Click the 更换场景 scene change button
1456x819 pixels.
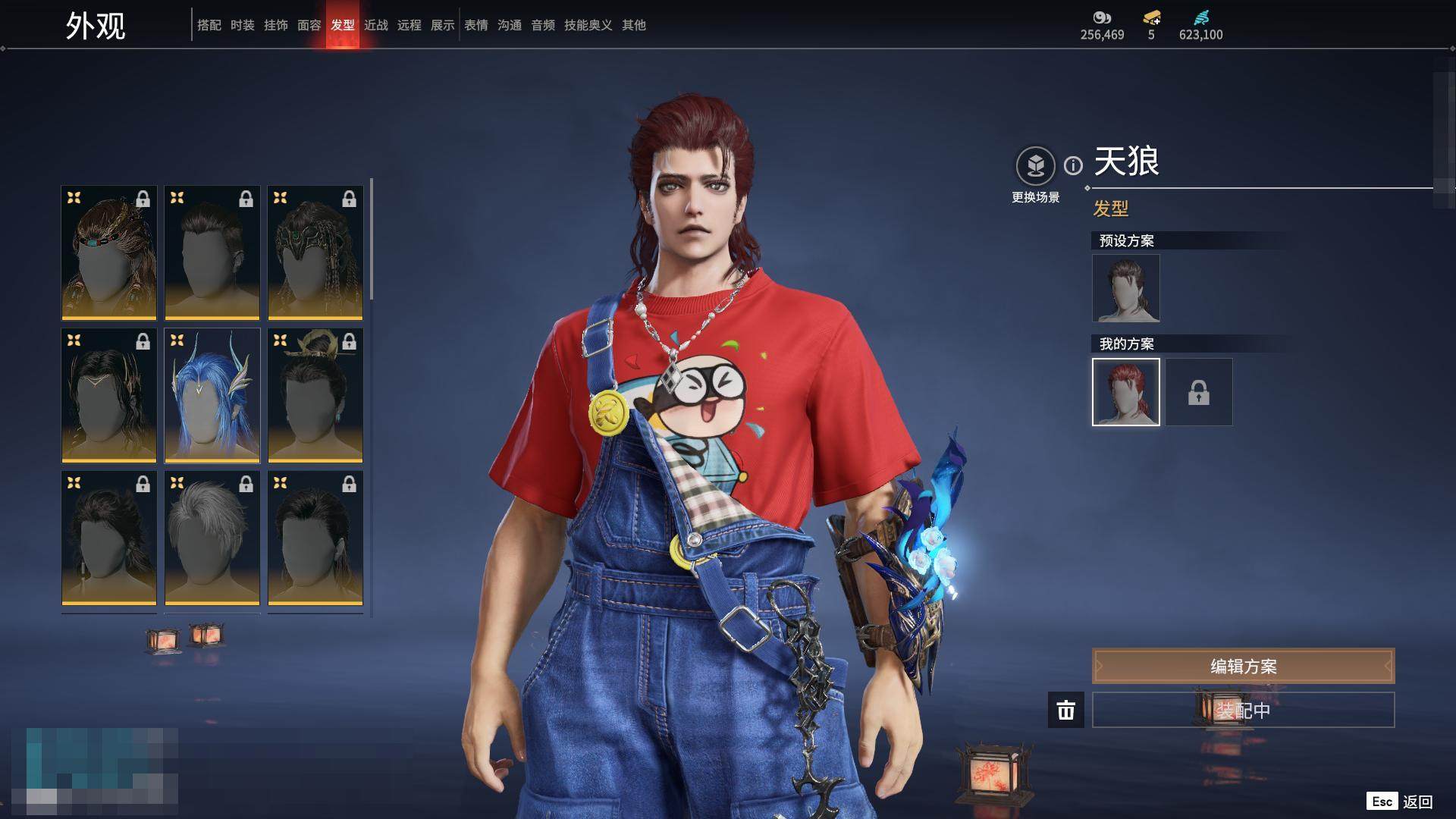click(1035, 165)
